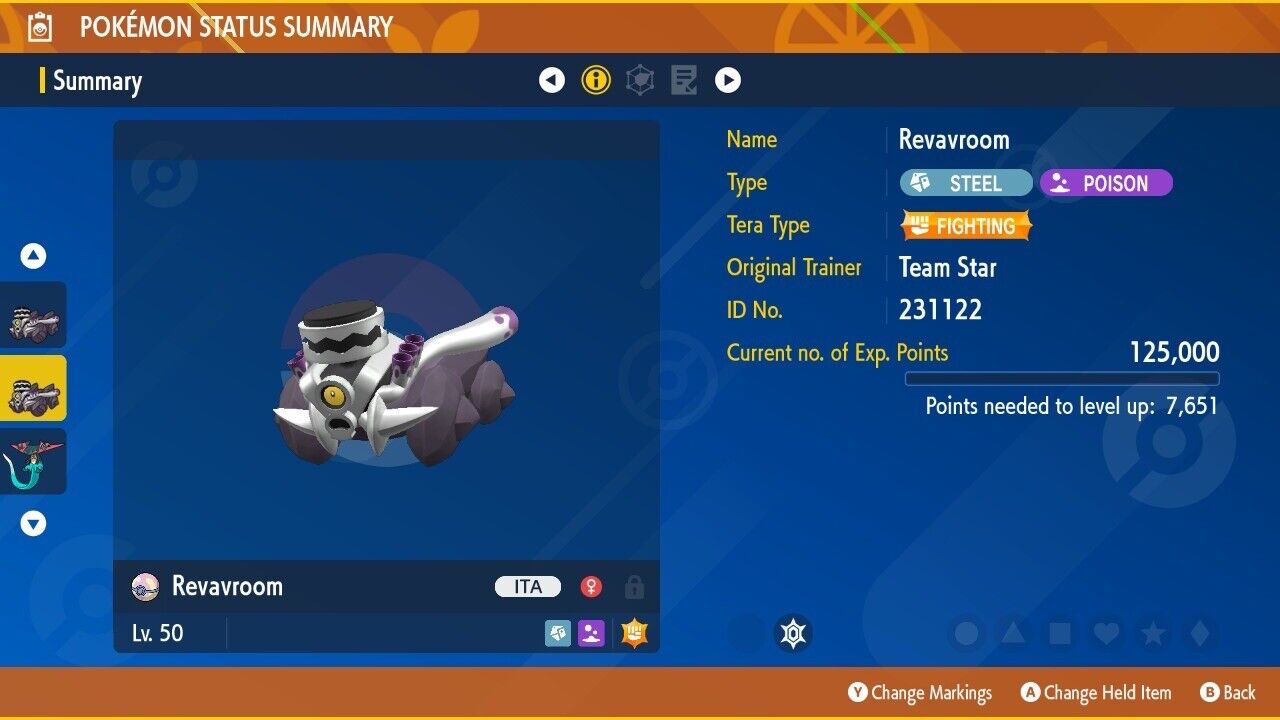Click the party list down arrow

click(34, 523)
